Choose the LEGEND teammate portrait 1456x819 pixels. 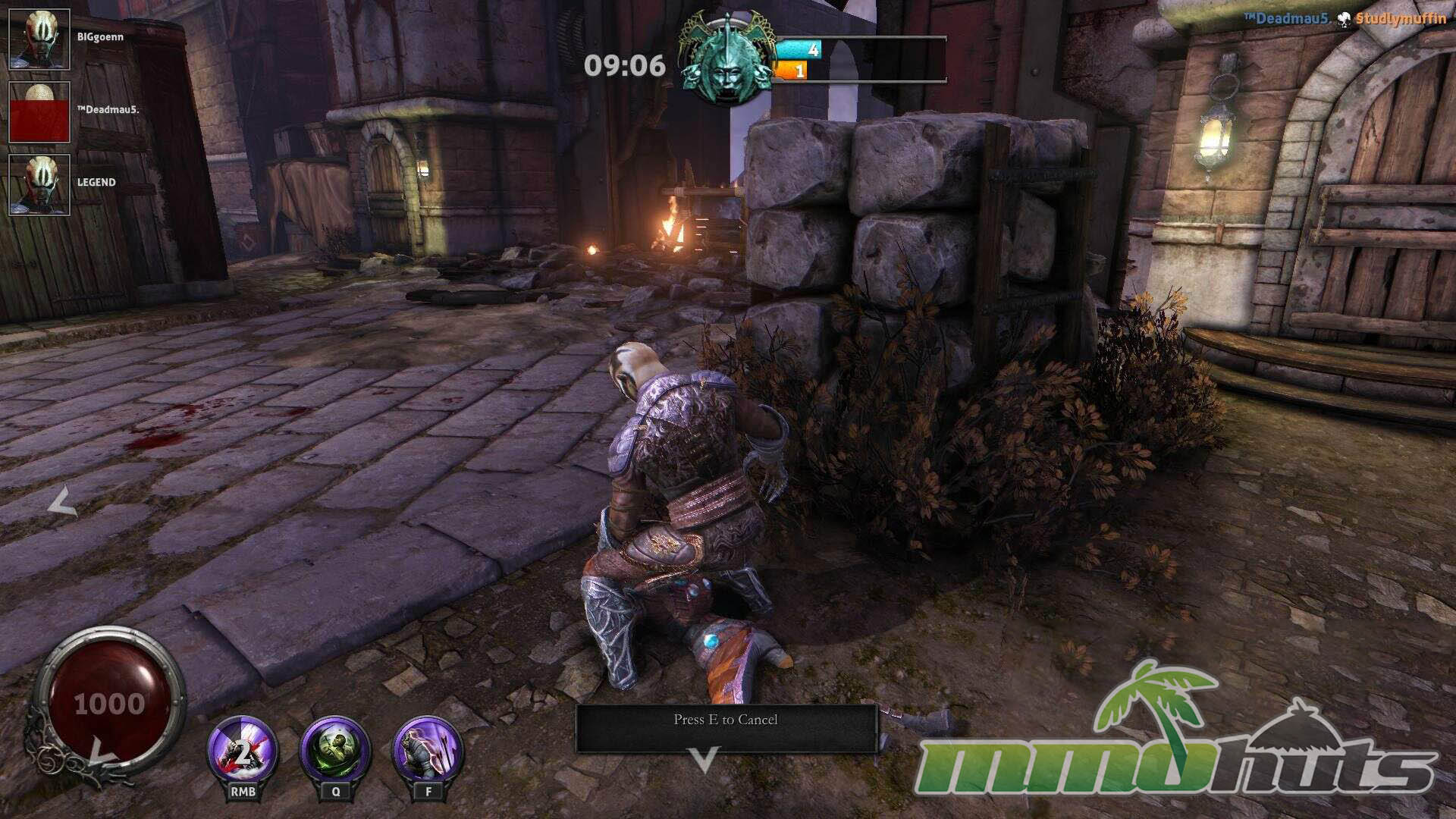tap(39, 185)
